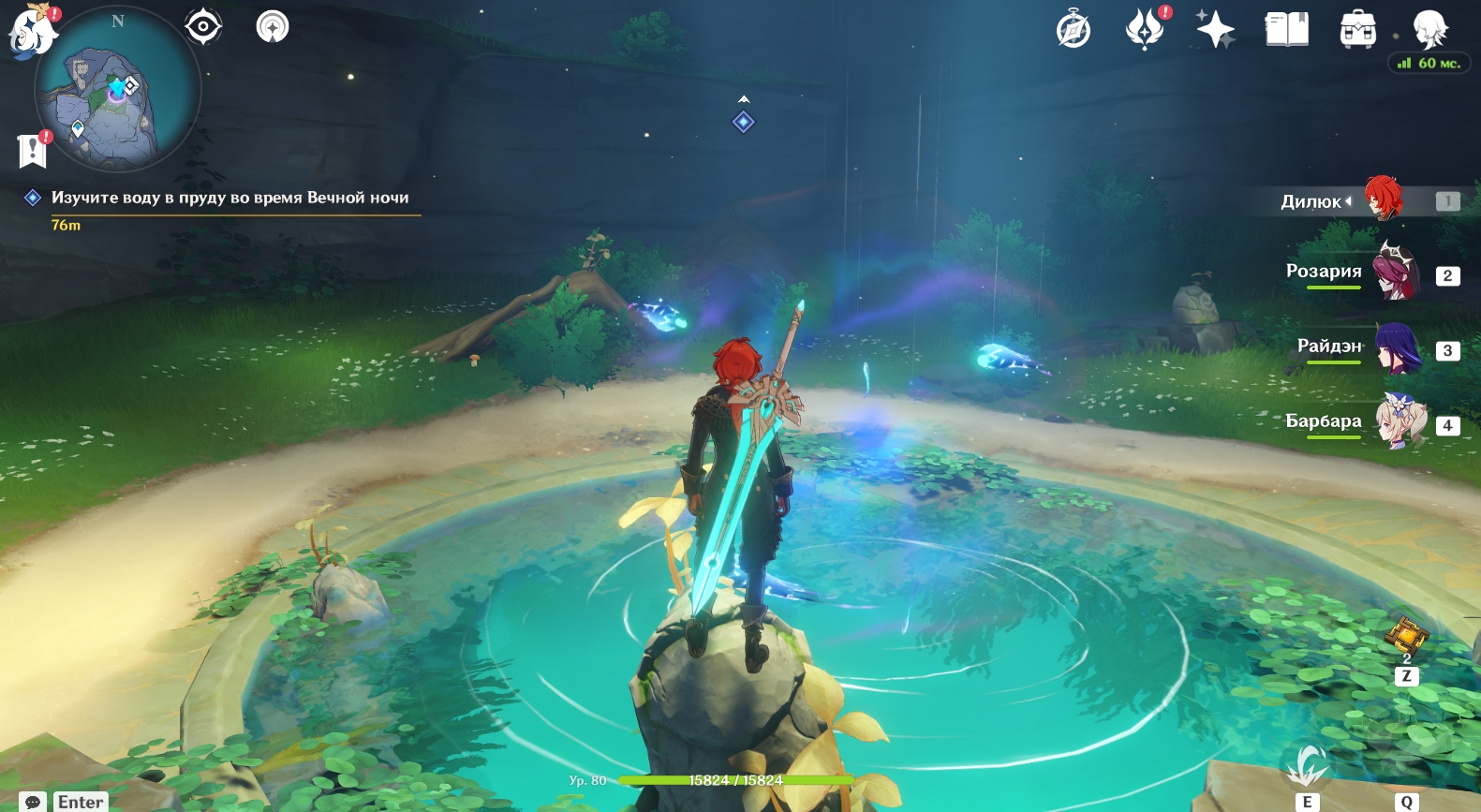The image size is (1481, 812).
Task: Switch to Розария in the party
Action: (x=1396, y=272)
